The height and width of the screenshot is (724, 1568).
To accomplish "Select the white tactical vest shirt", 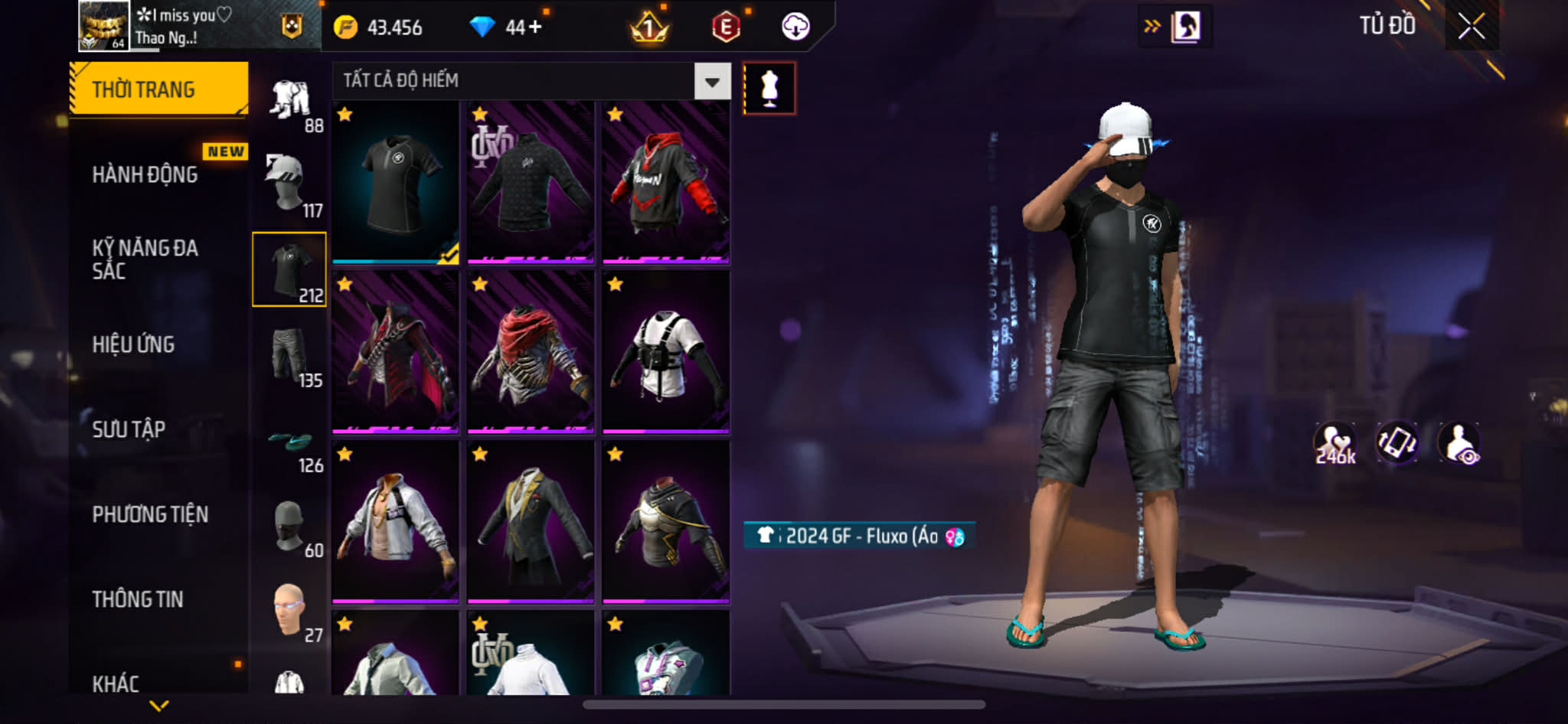I will (665, 353).
